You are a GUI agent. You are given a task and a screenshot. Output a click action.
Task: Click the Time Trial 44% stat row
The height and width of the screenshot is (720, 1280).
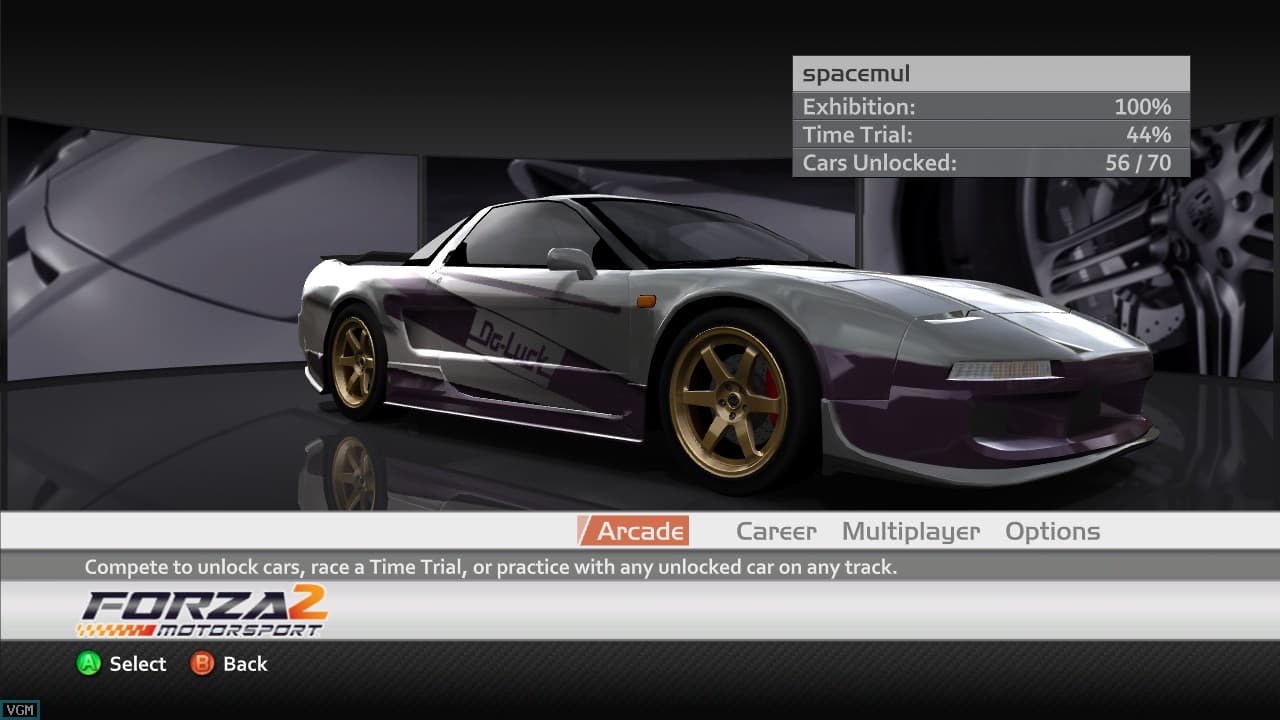pos(990,134)
